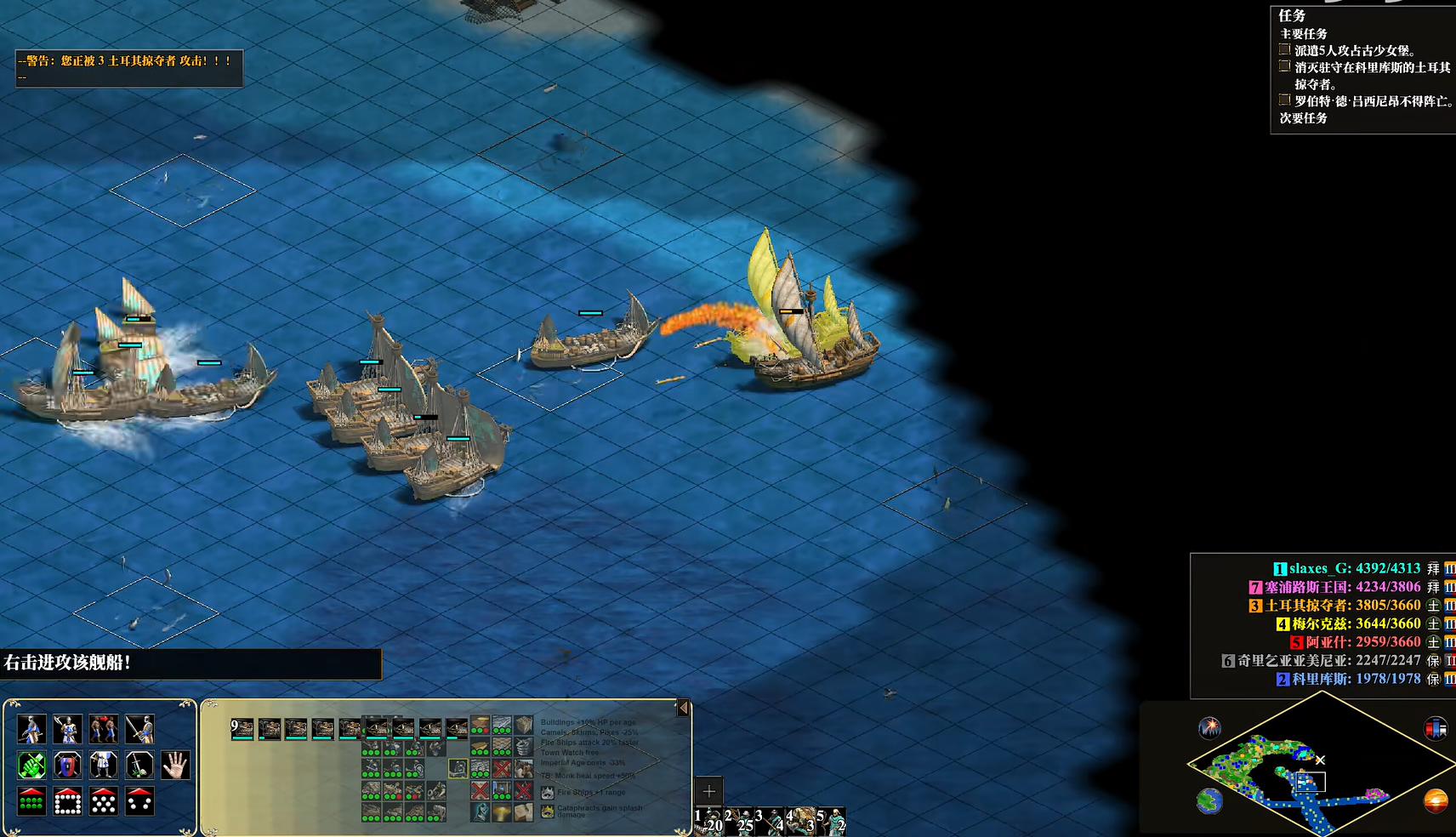Select the hollow box formation

[67, 800]
